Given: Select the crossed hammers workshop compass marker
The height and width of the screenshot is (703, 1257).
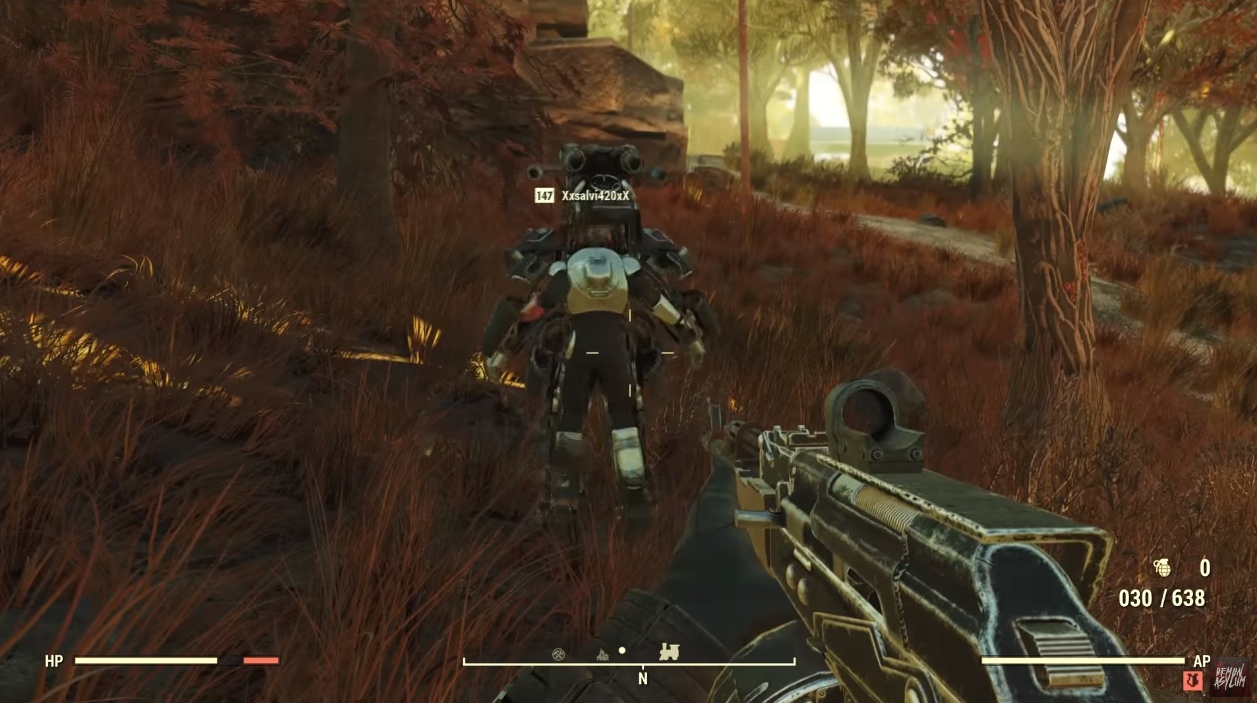Looking at the screenshot, I should 559,653.
